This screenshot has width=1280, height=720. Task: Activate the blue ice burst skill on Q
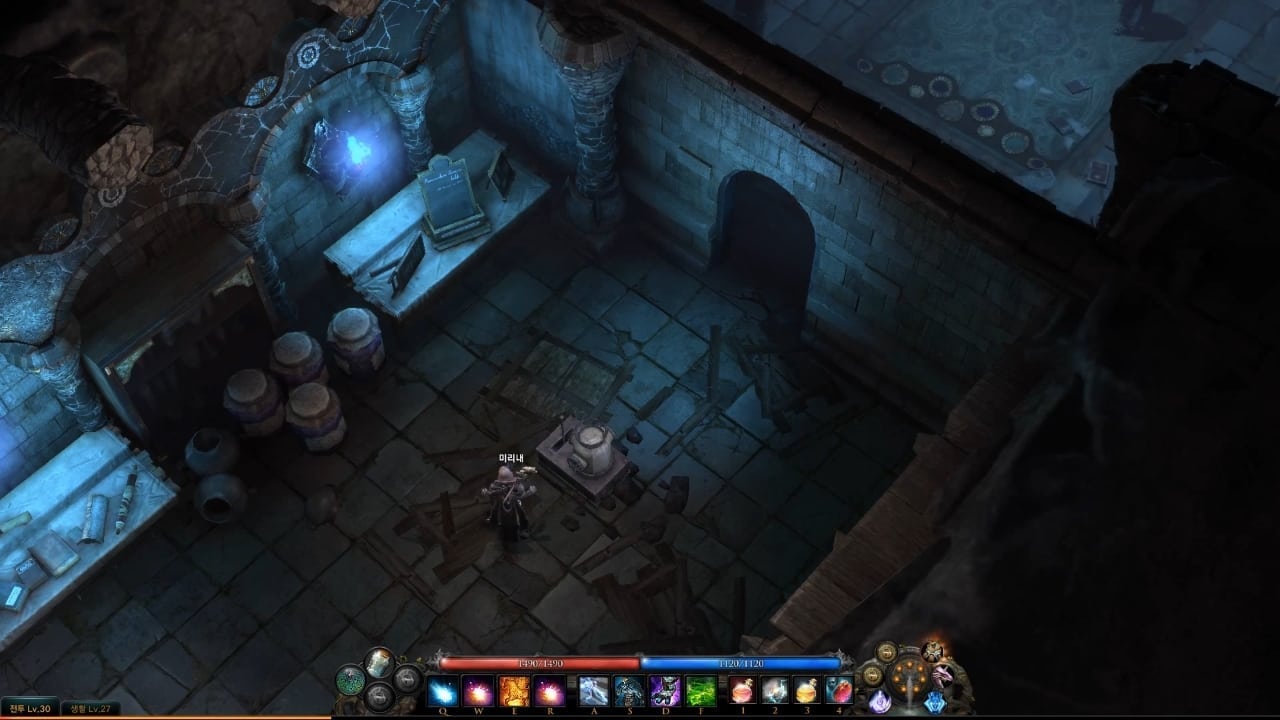[x=442, y=690]
